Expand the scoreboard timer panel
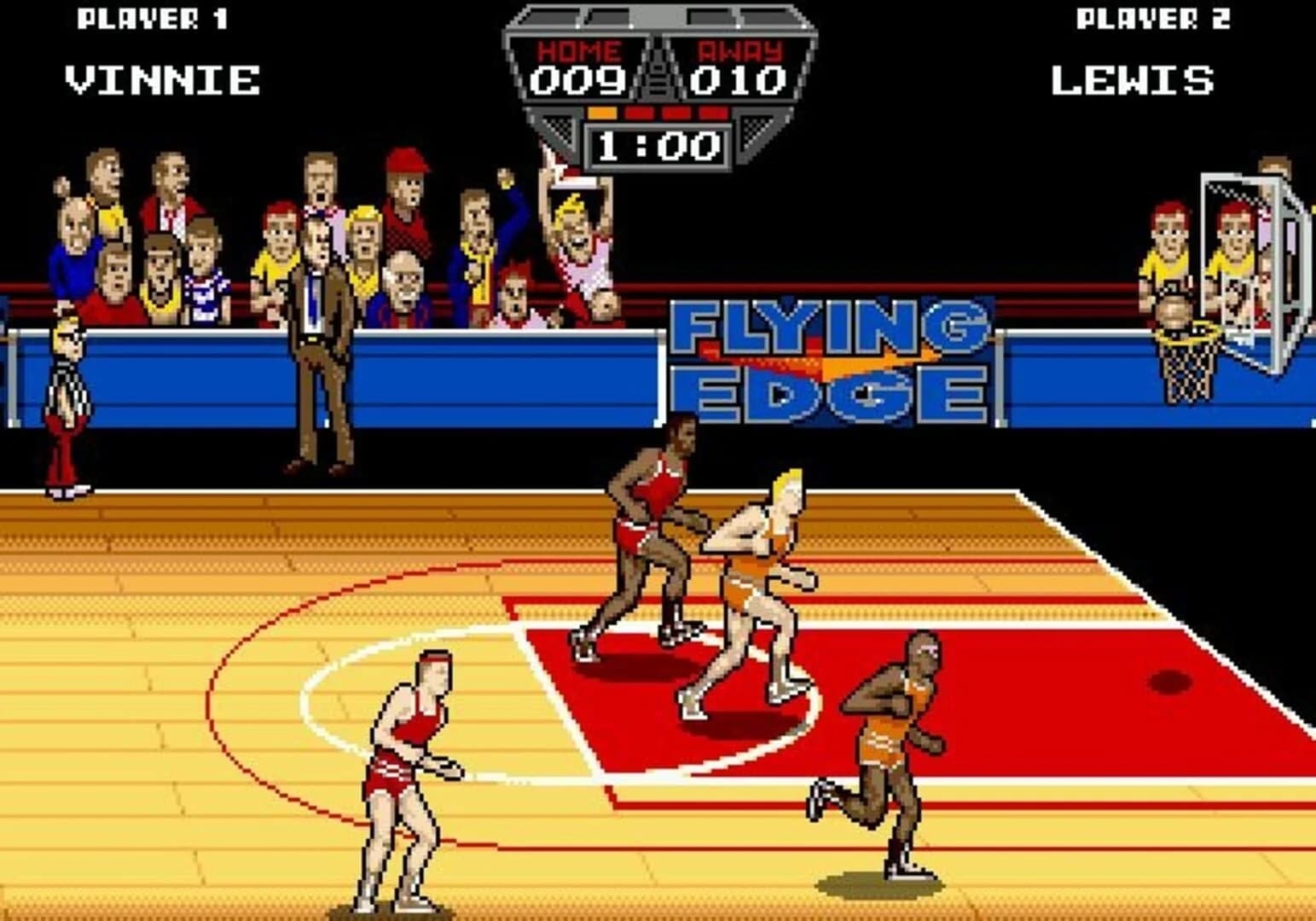This screenshot has height=921, width=1316. (x=657, y=143)
